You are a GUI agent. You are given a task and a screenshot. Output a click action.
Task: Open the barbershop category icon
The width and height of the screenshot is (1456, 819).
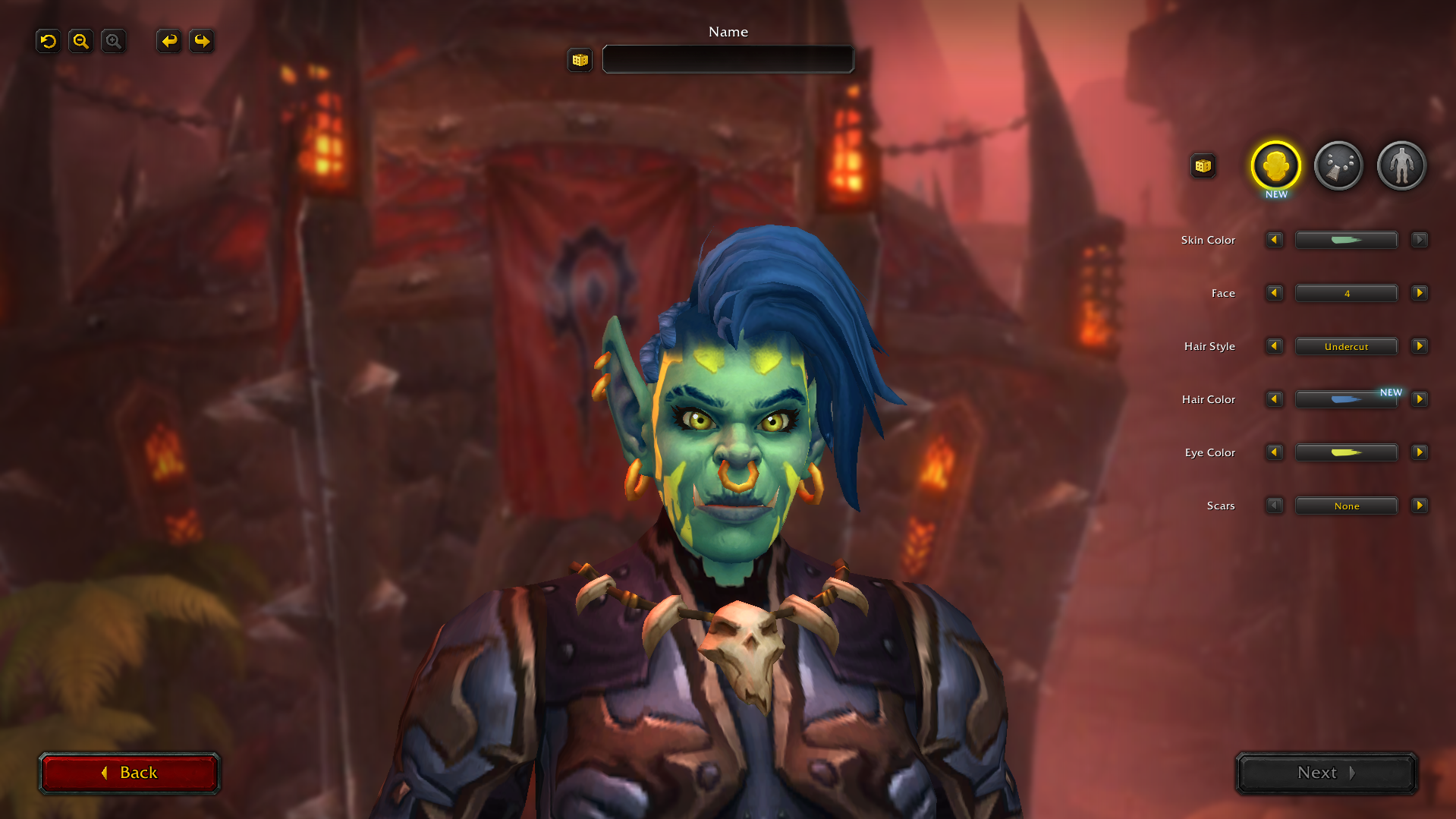point(1338,165)
